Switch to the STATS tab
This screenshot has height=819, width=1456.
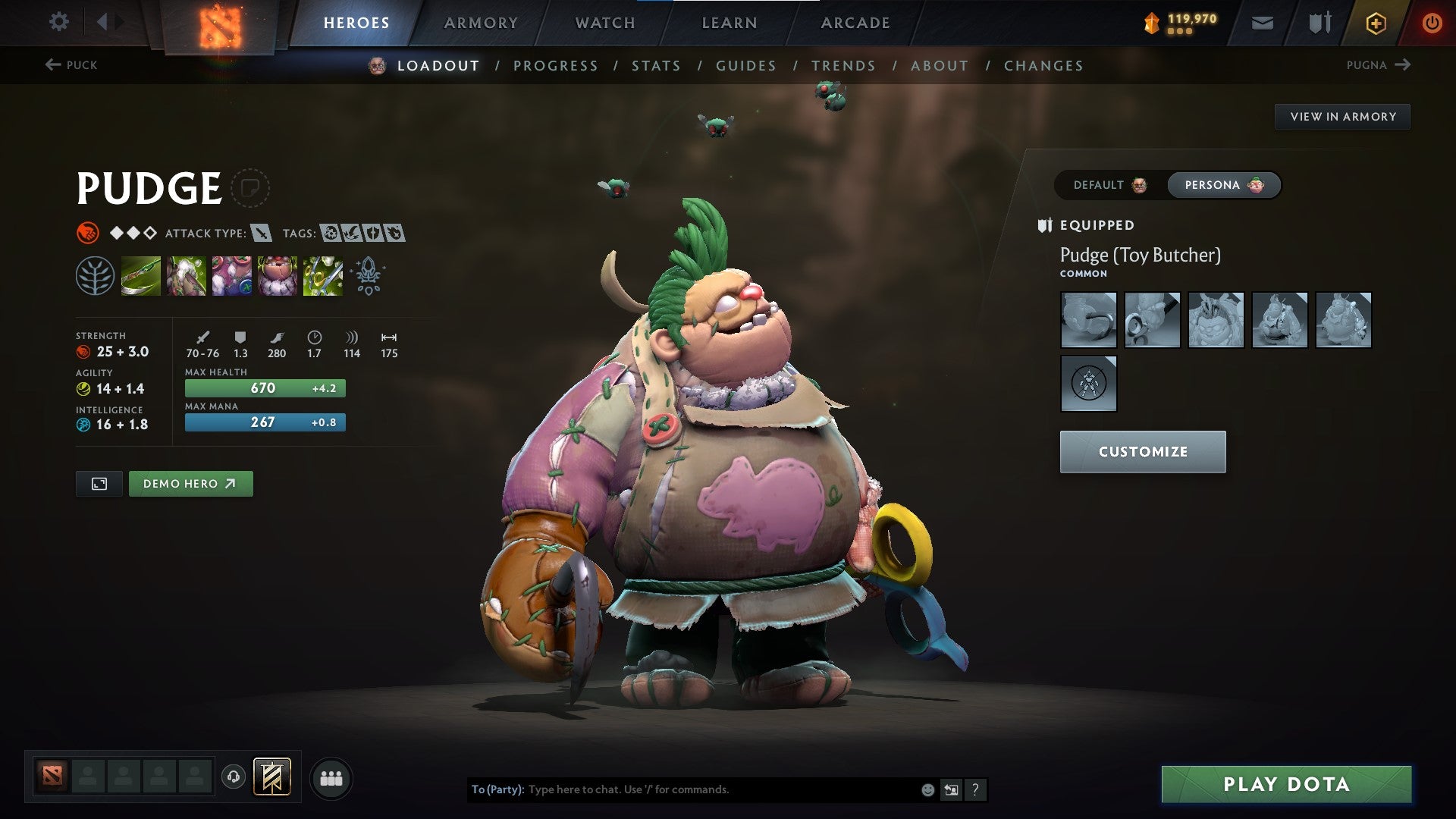pos(657,66)
